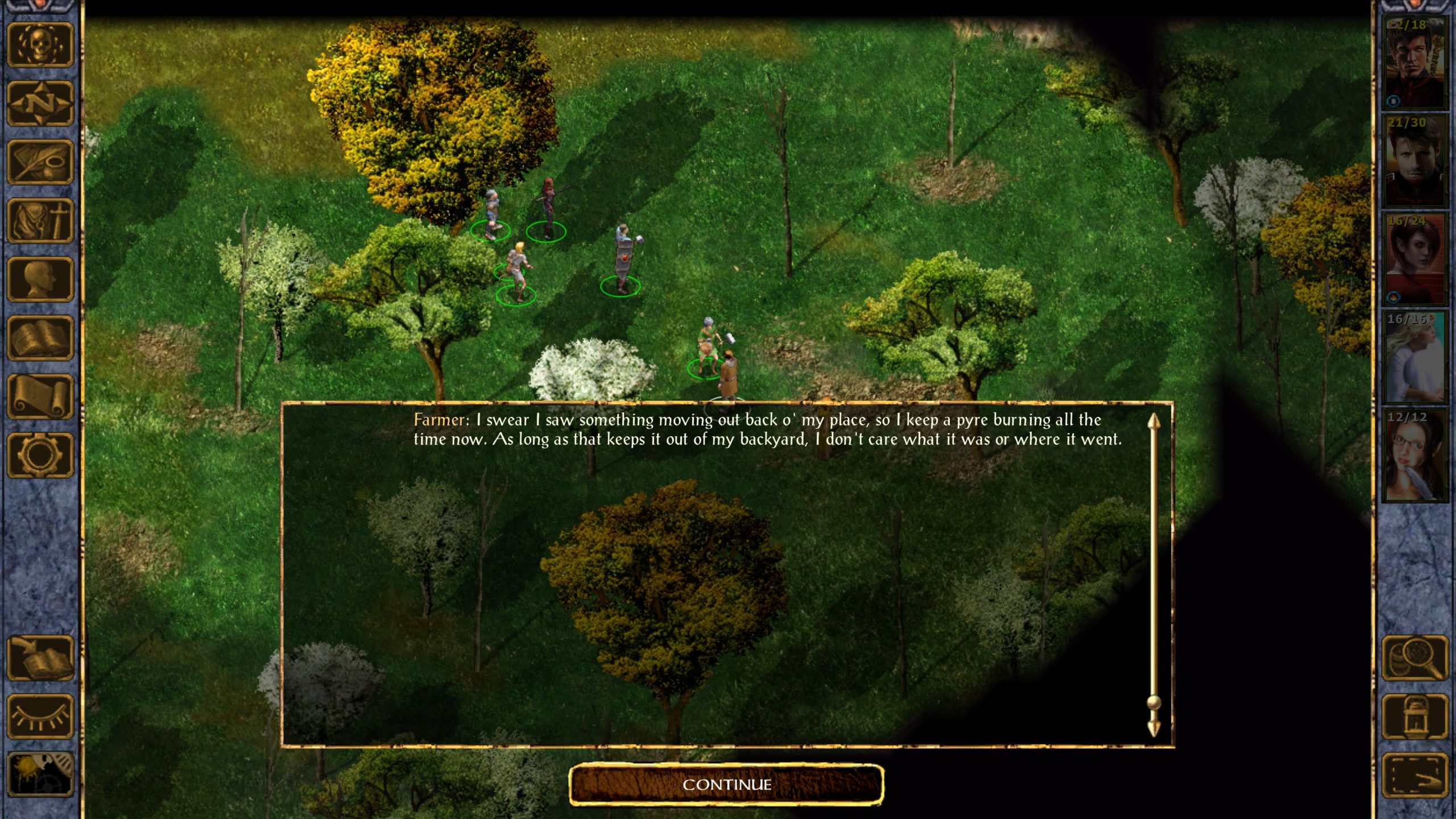Select the red-haired portrait with 16/24 health

(x=1415, y=260)
